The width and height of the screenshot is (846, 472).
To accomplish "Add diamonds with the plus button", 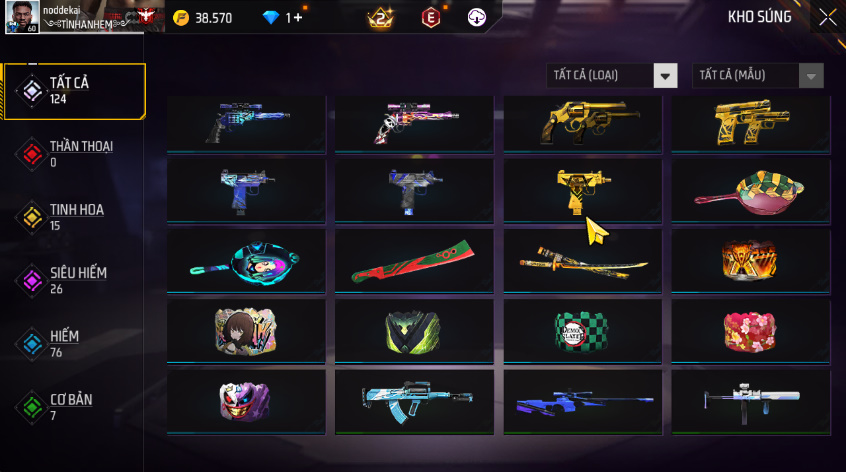I will 295,18.
